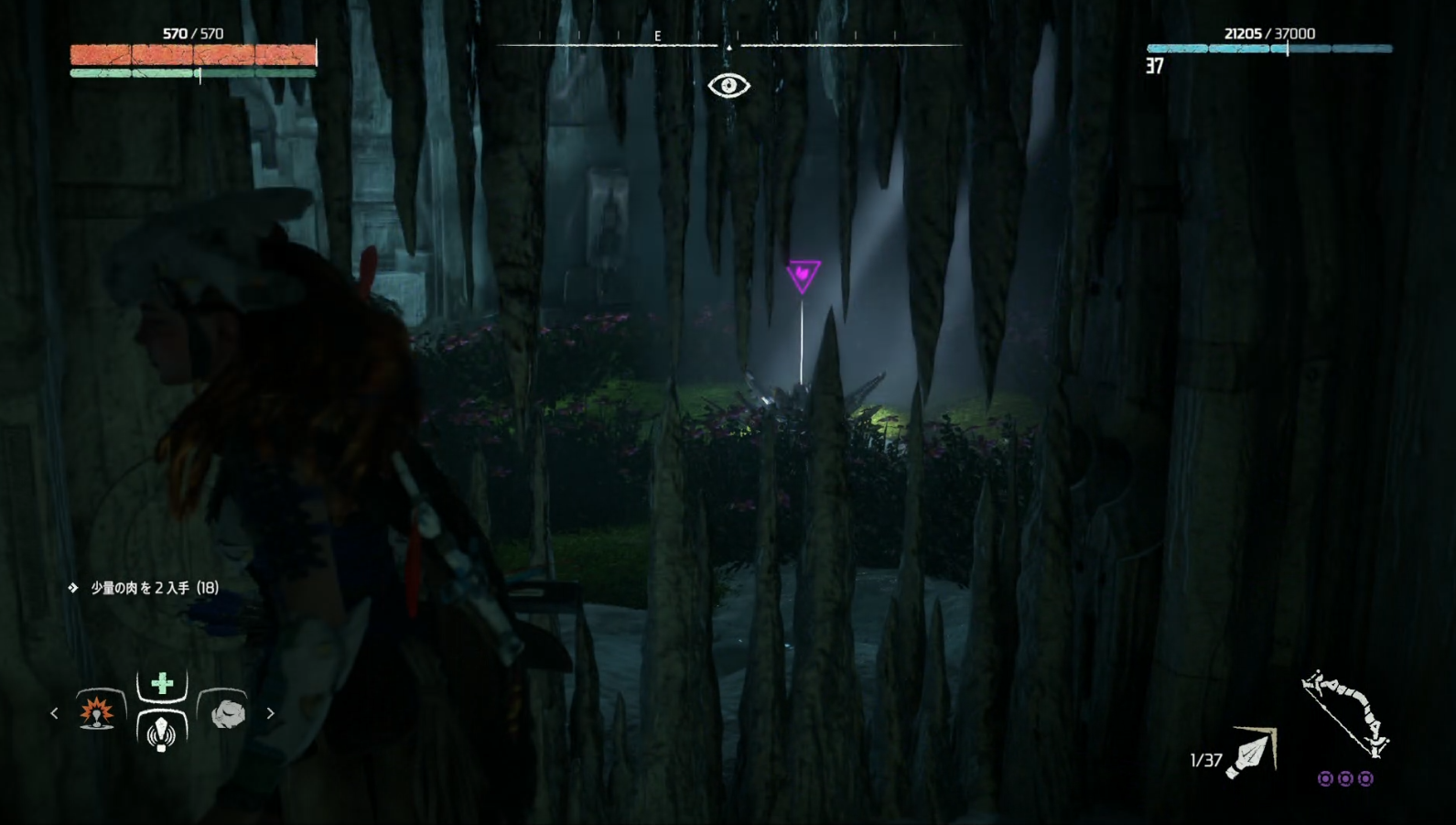The image size is (1456, 825).
Task: Click the magenta enemy tracking marker
Action: (803, 276)
